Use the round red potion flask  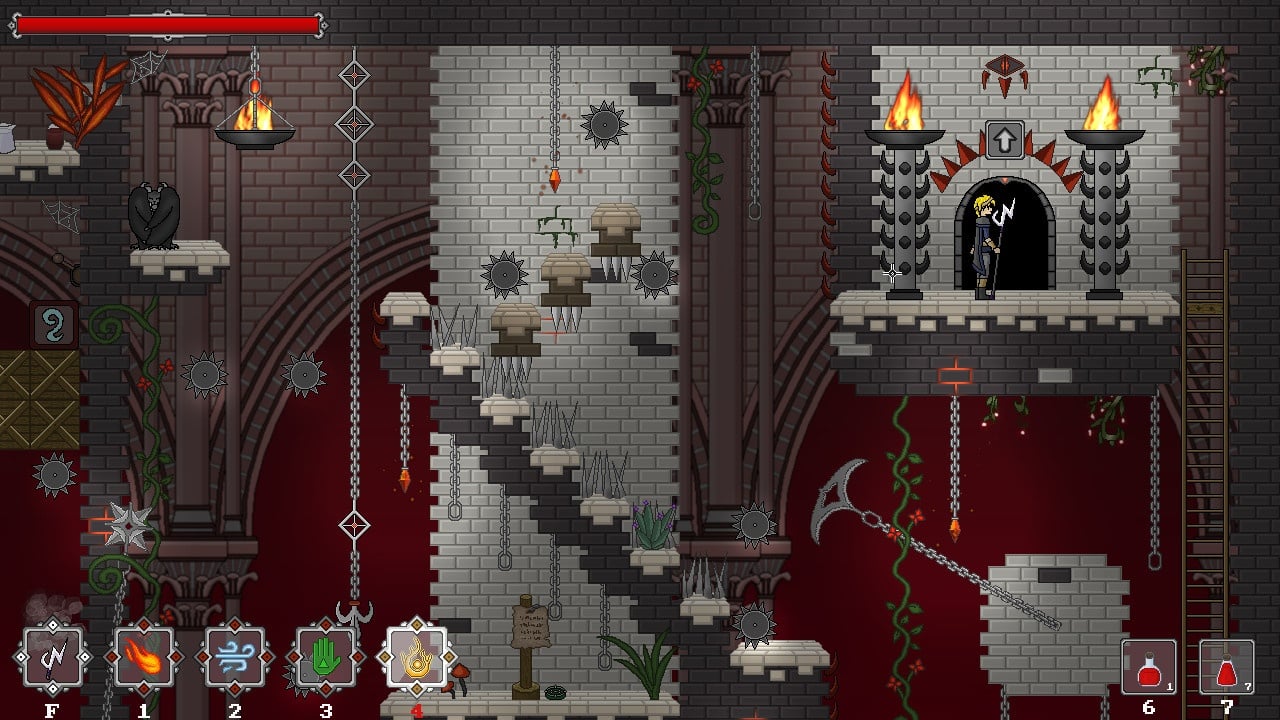1148,666
